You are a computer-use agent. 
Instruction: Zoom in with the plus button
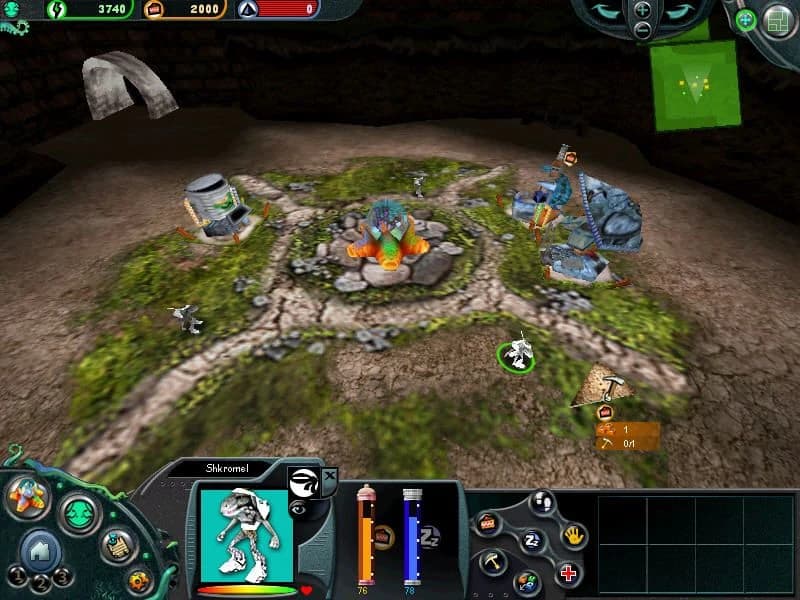click(642, 10)
